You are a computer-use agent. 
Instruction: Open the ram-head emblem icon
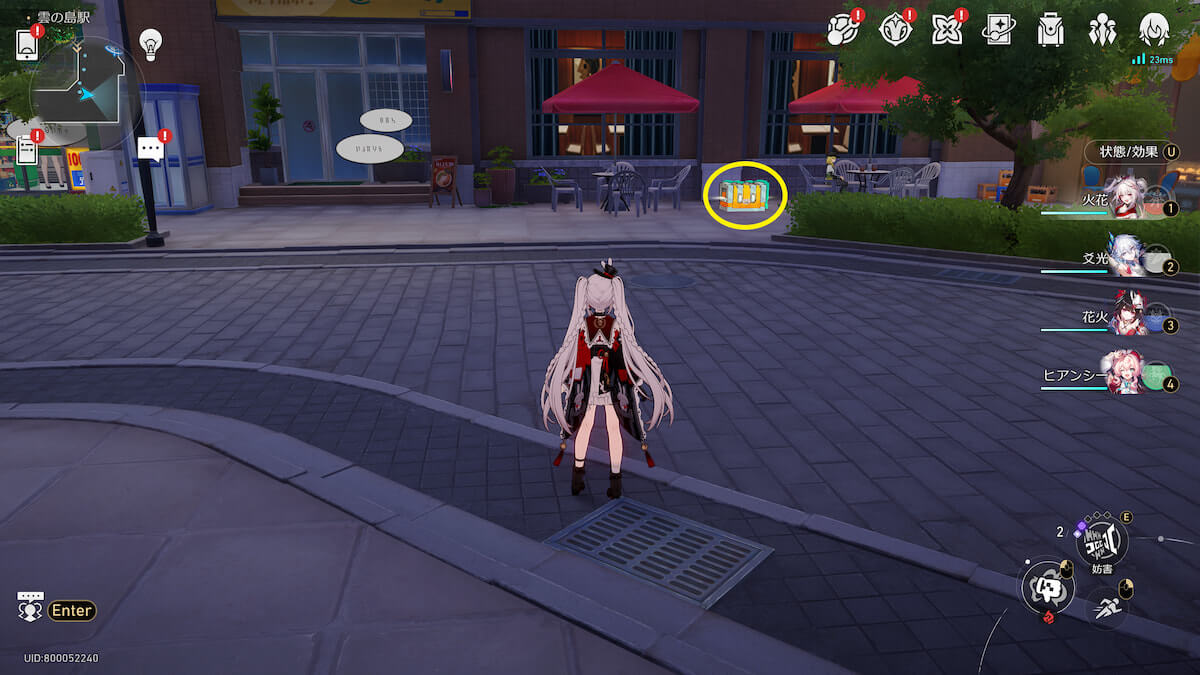[894, 30]
